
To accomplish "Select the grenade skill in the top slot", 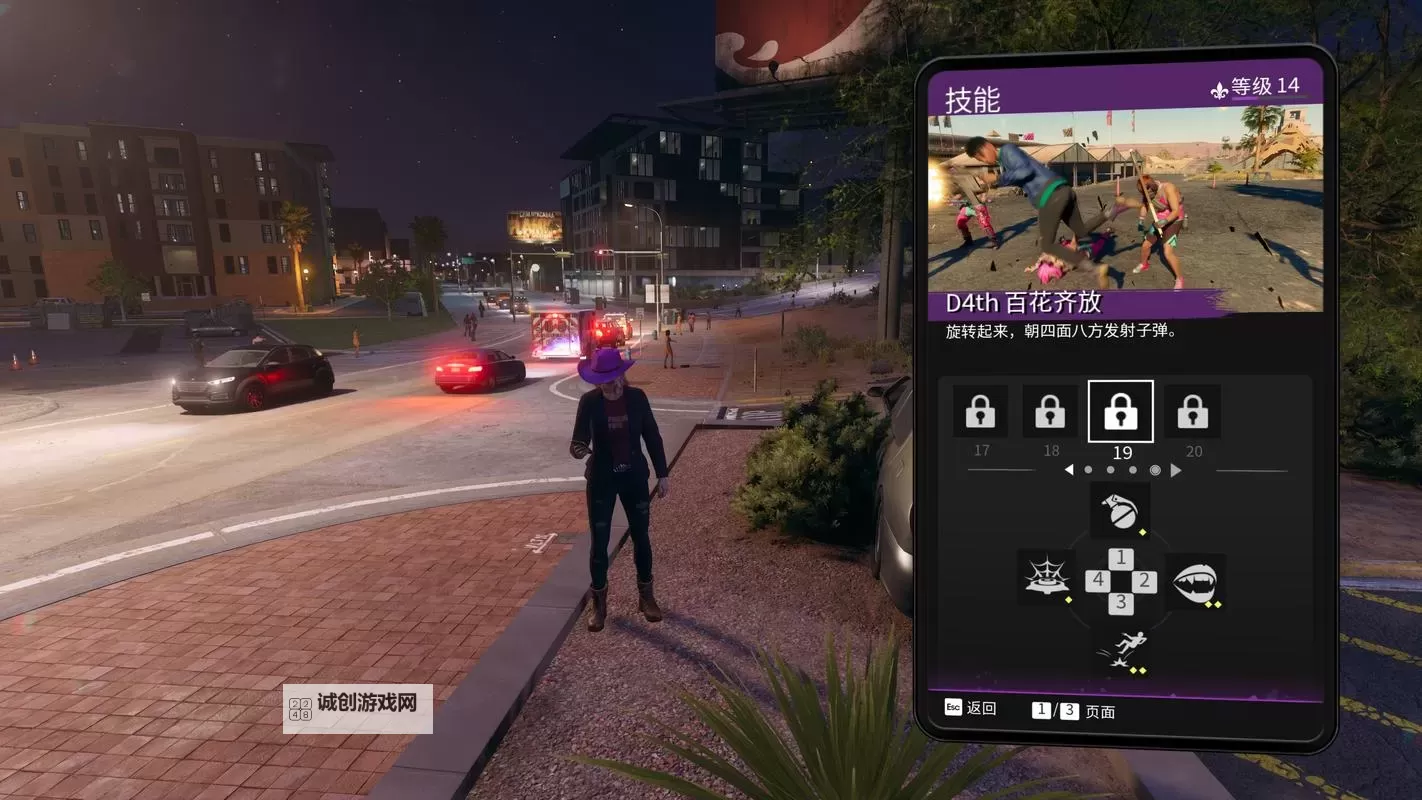I will coord(1120,512).
